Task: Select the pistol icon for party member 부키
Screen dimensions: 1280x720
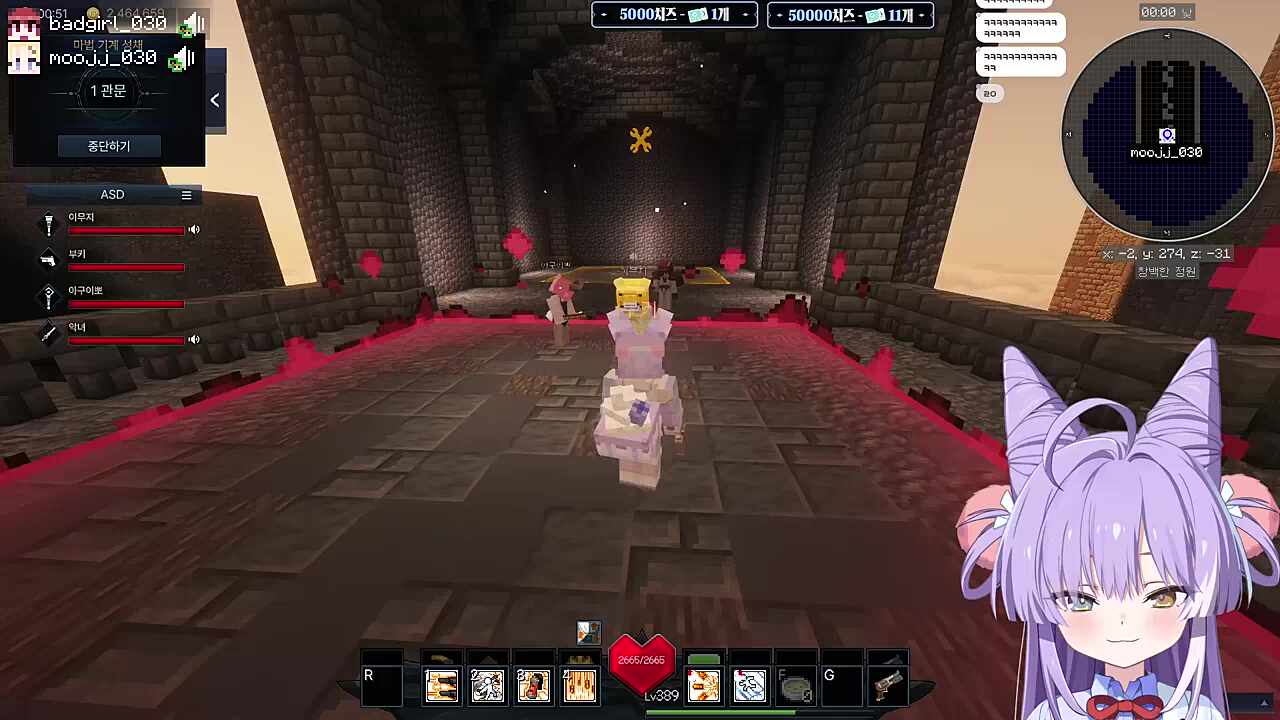Action: pyautogui.click(x=48, y=260)
